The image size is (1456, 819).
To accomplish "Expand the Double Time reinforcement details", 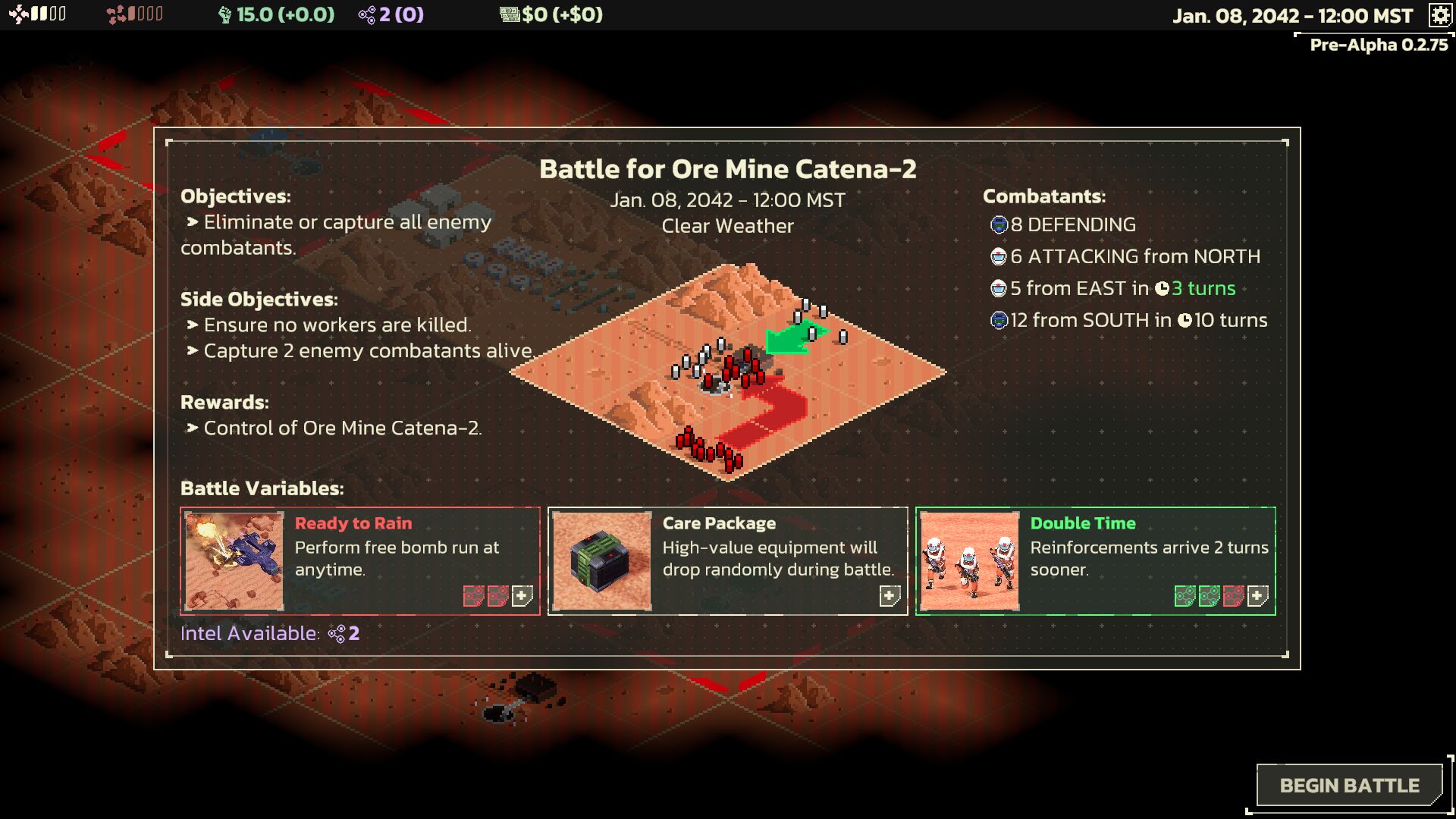I will [x=1257, y=596].
